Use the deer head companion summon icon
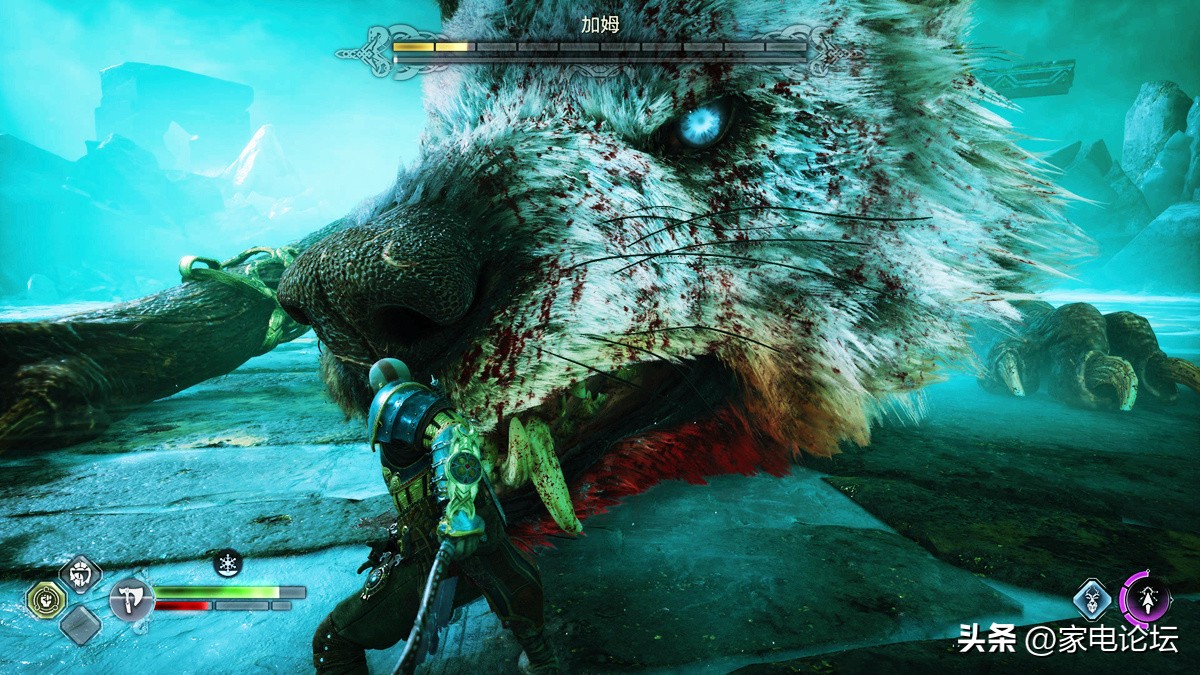Screen dimensions: 1200x675 (x=1092, y=600)
